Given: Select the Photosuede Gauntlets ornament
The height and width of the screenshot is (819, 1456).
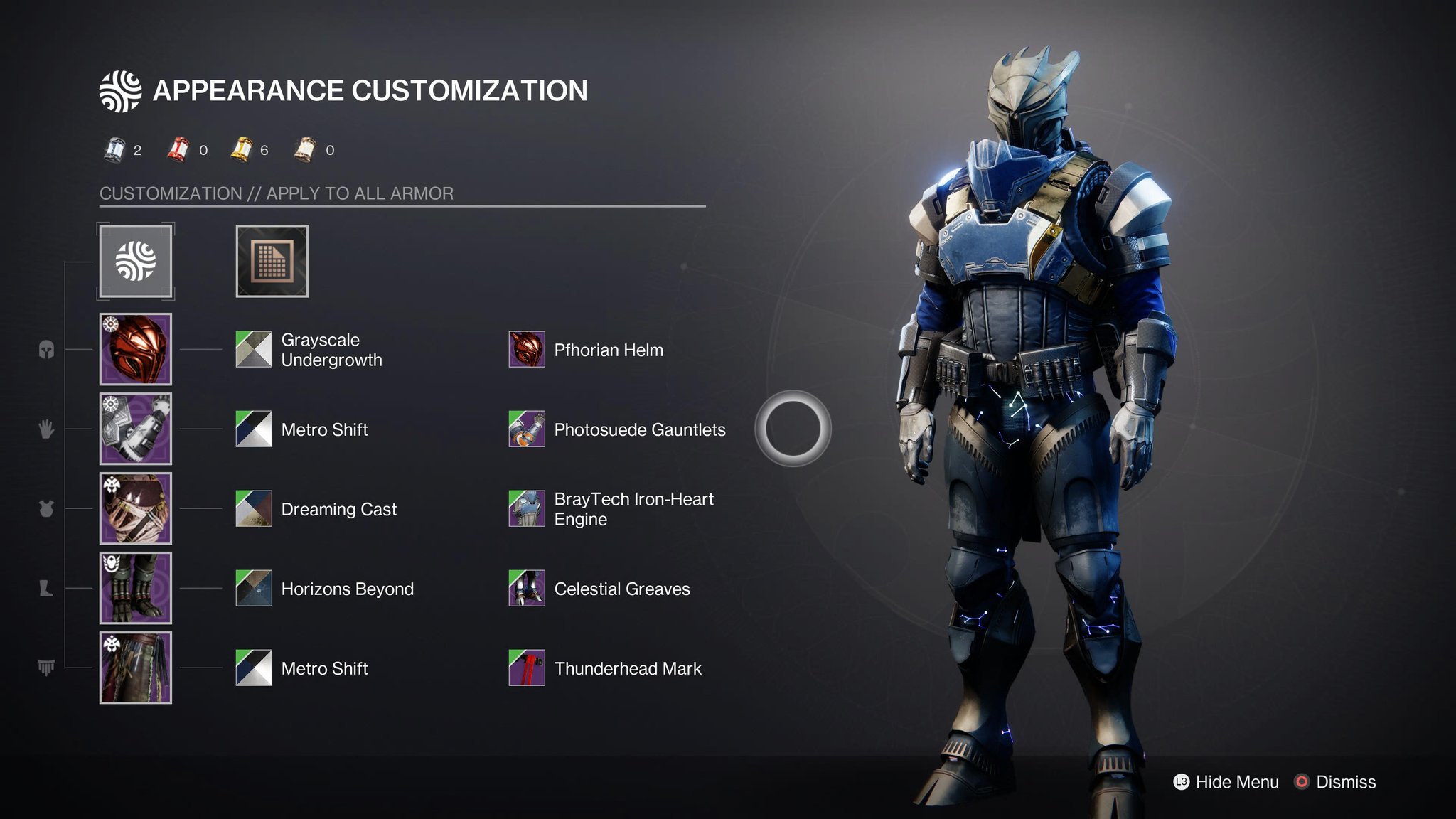Looking at the screenshot, I should coord(527,429).
